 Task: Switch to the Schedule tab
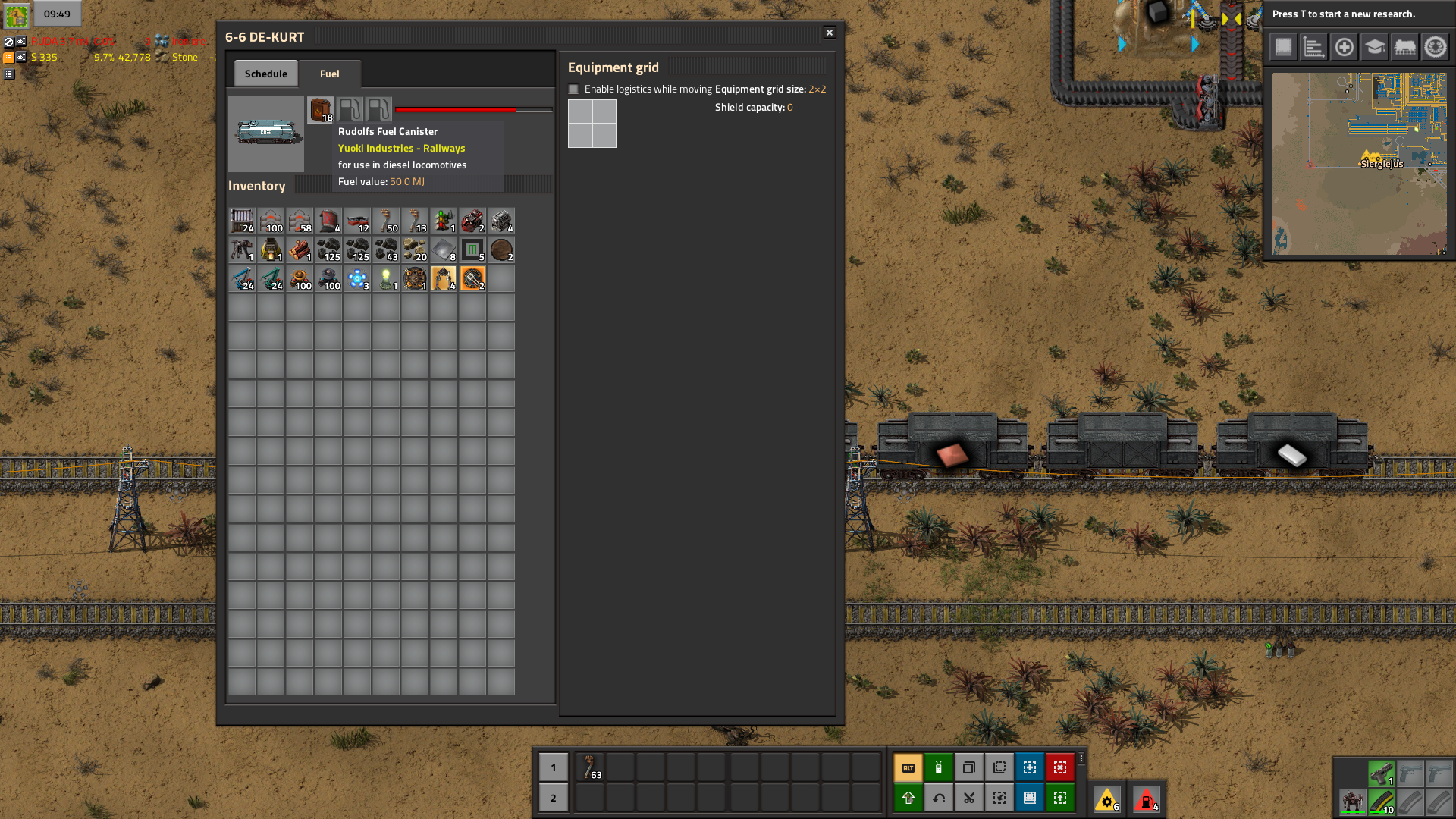[x=265, y=74]
